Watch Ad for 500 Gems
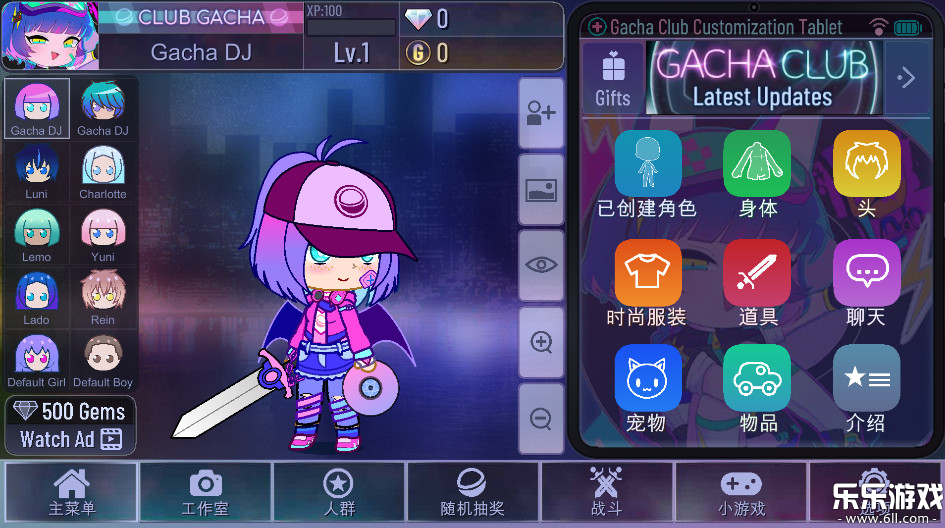The height and width of the screenshot is (528, 945). point(71,425)
